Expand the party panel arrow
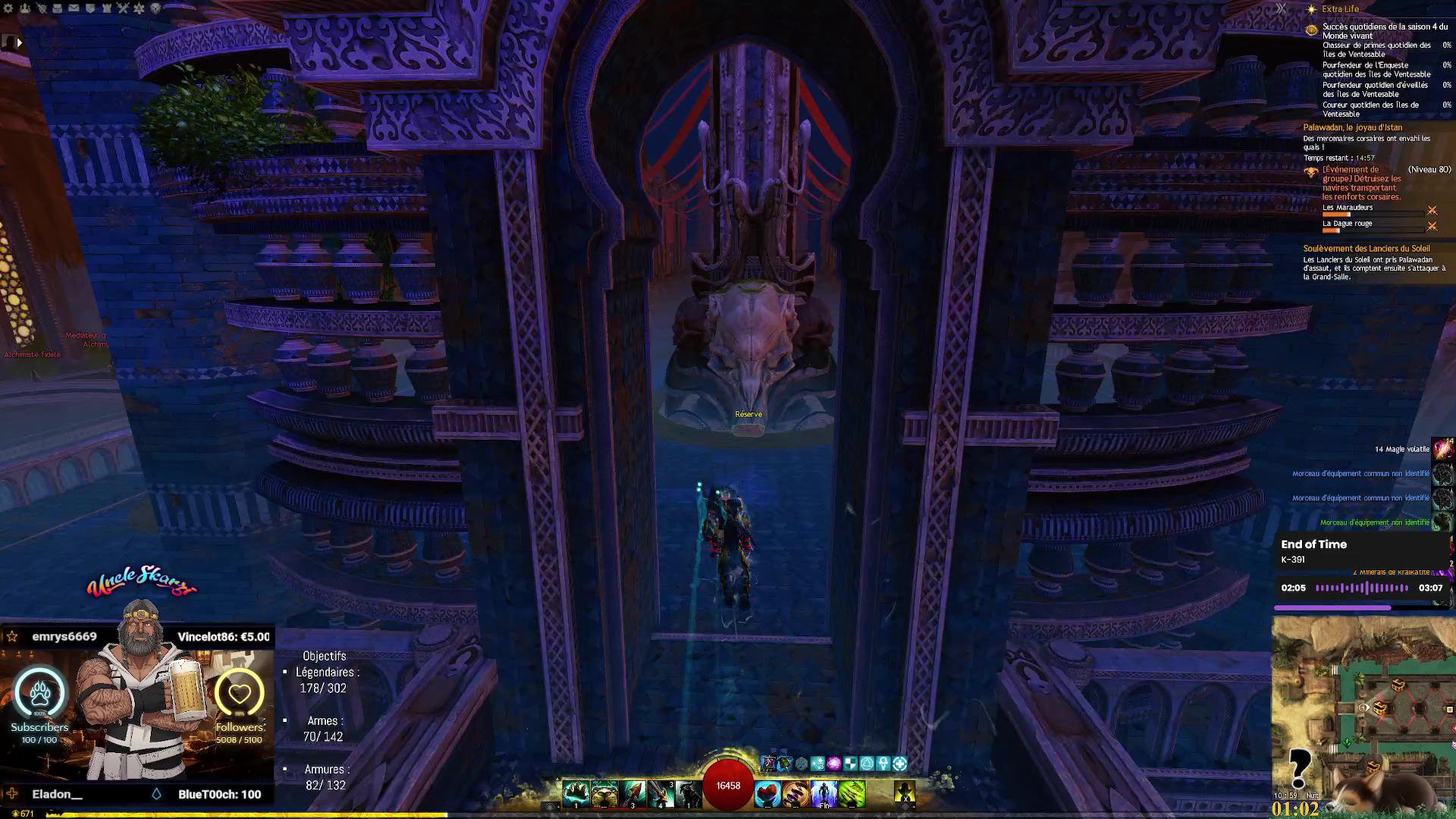1456x819 pixels. [x=19, y=42]
